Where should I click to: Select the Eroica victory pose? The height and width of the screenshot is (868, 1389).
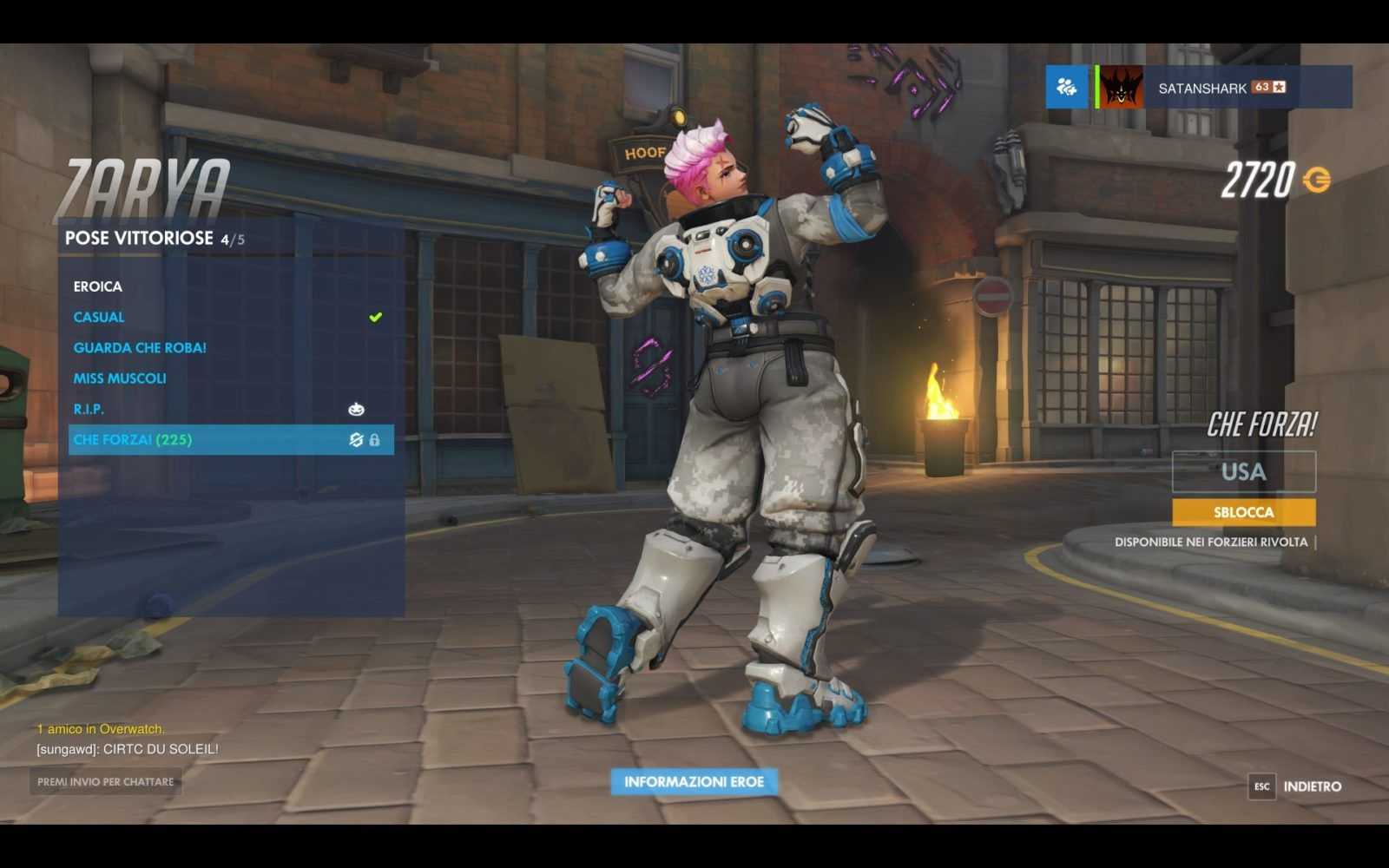coord(98,286)
